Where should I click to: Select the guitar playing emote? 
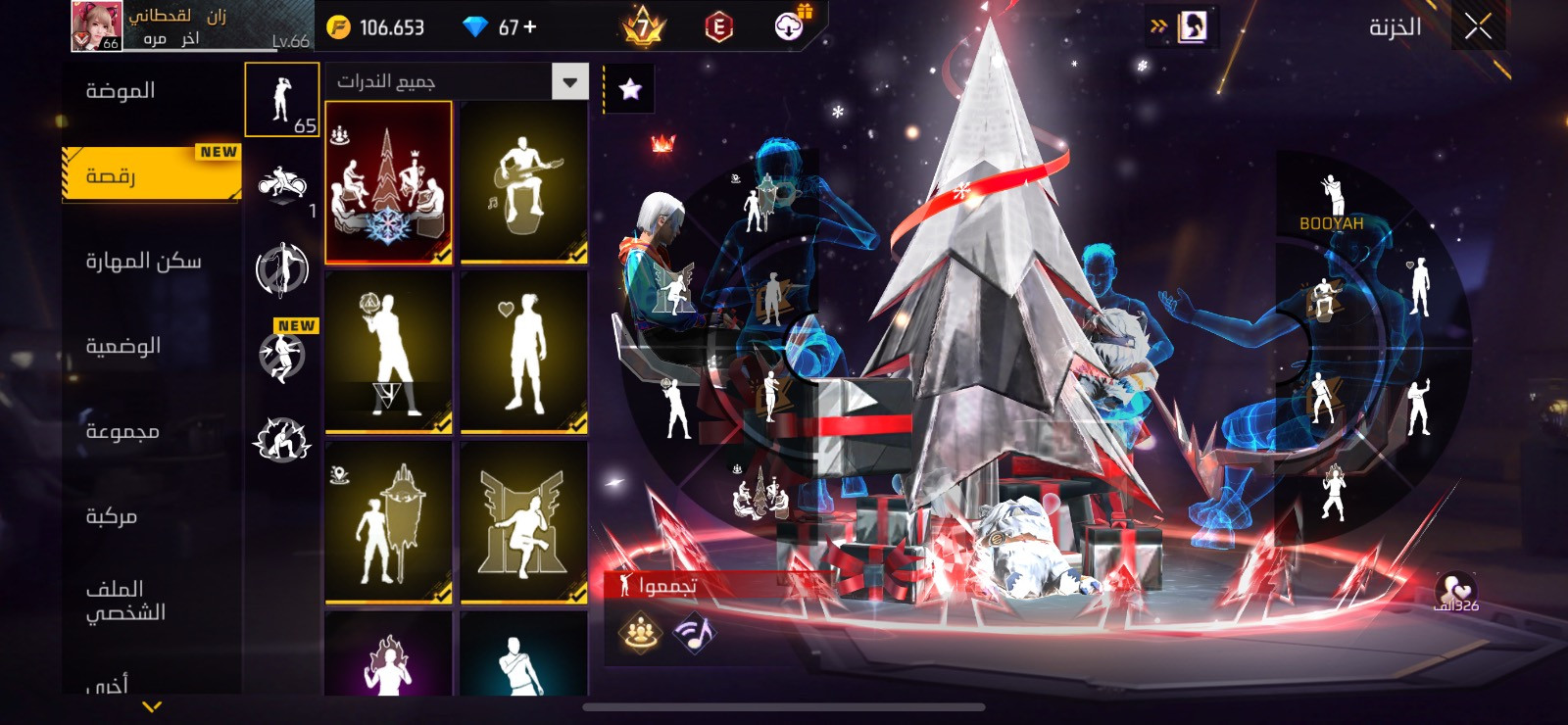coord(523,183)
